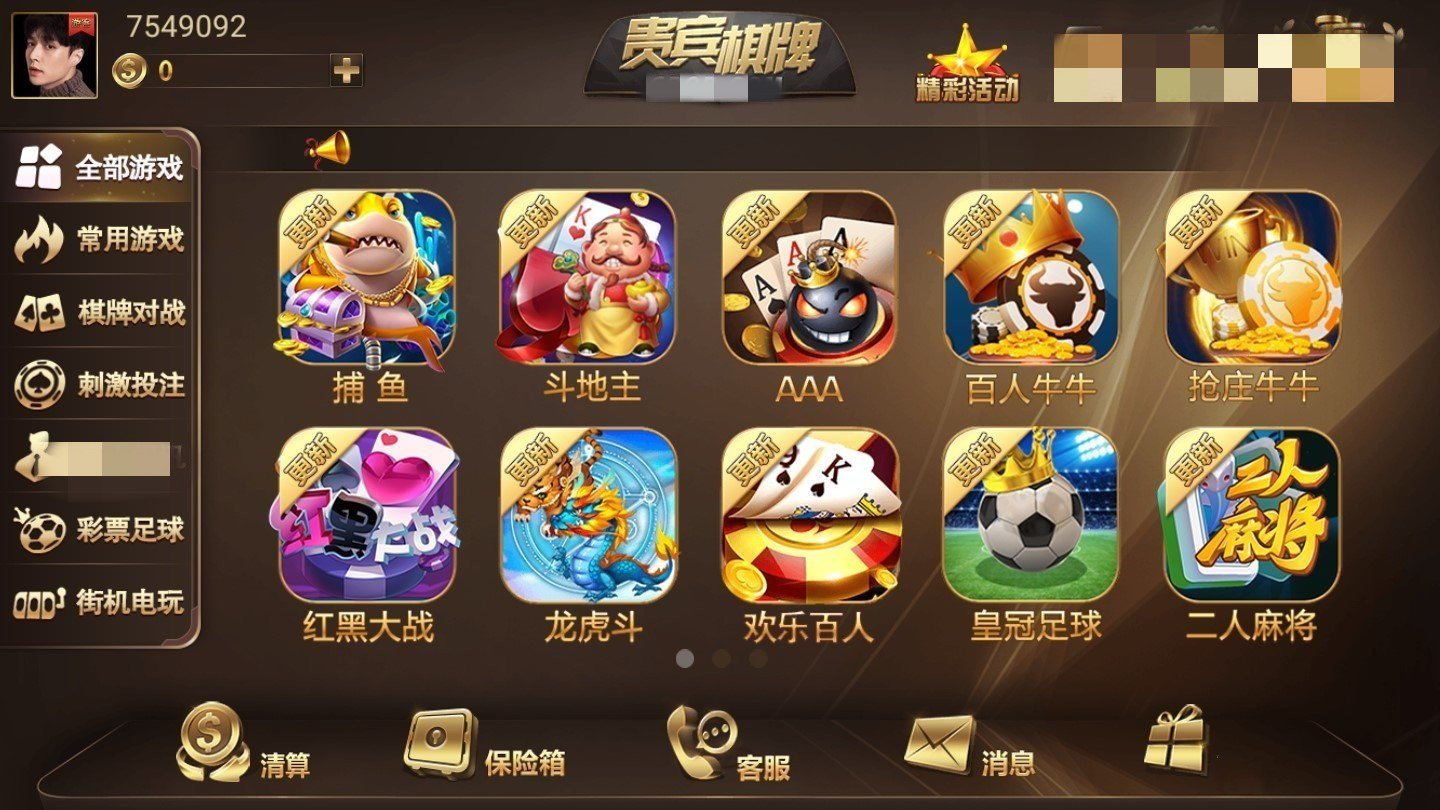Add coins using the plus button

click(344, 69)
